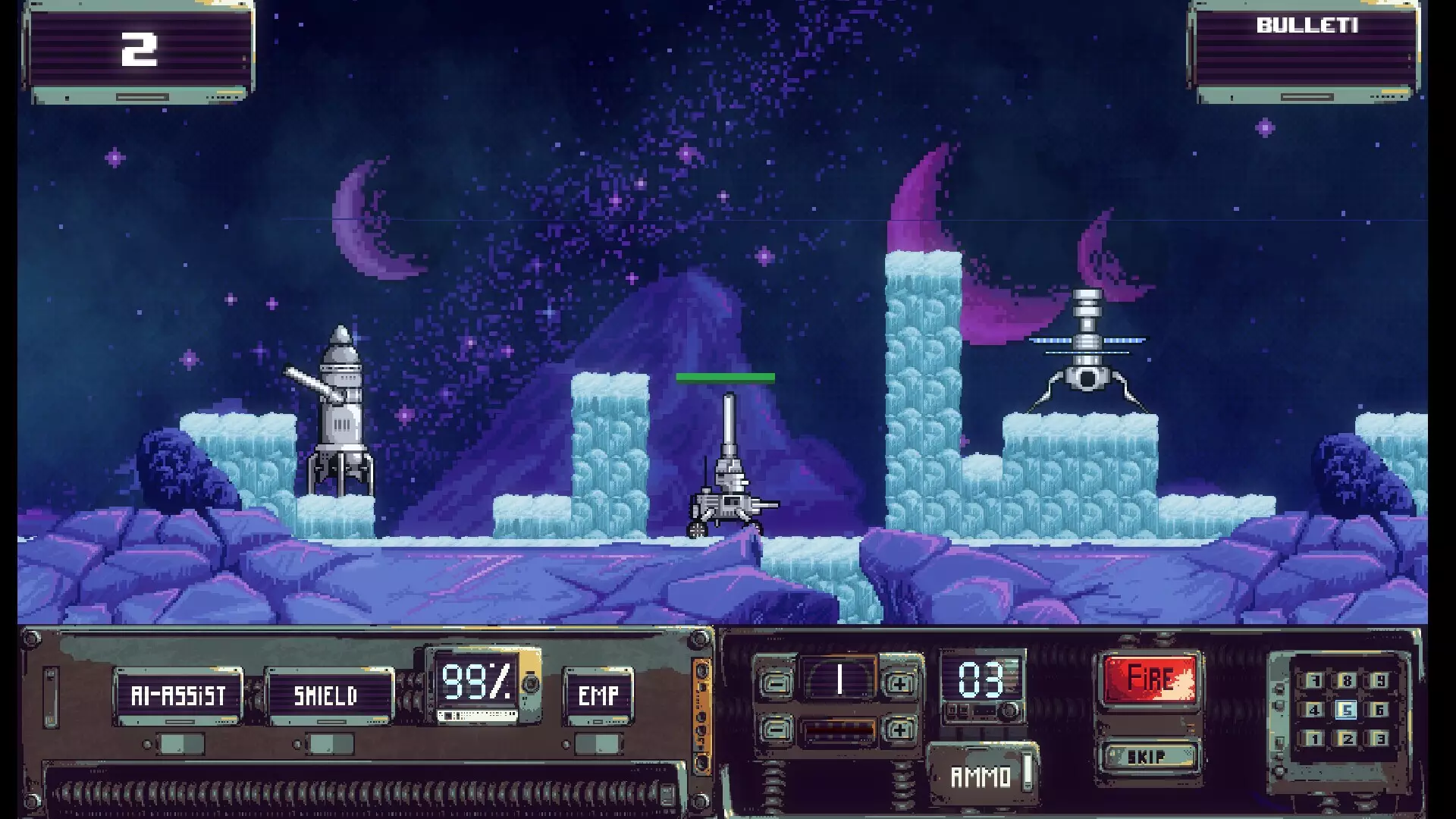Screen dimensions: 1456x819
Task: Decrease the lower red bar with minus
Action: 775,730
